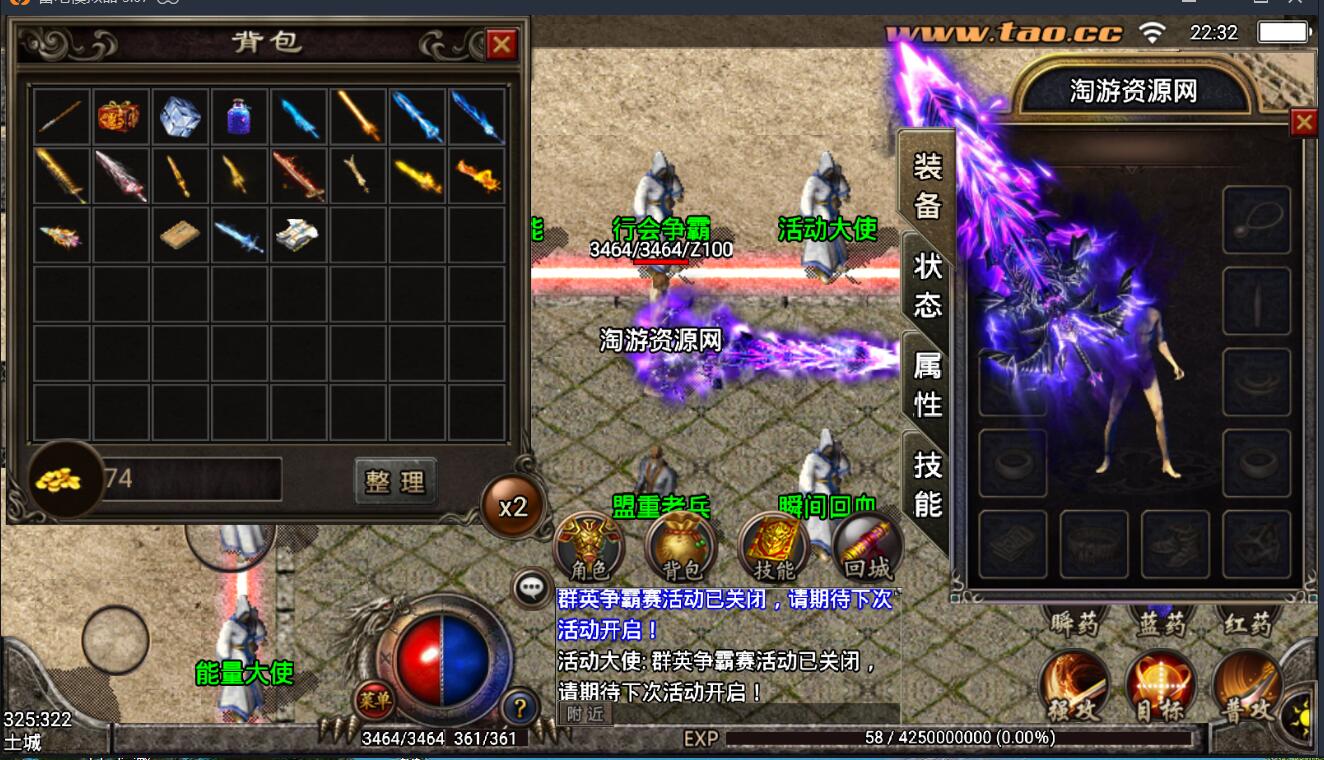The image size is (1324, 760).
Task: Toggle the x2 speed button
Action: pyautogui.click(x=513, y=507)
